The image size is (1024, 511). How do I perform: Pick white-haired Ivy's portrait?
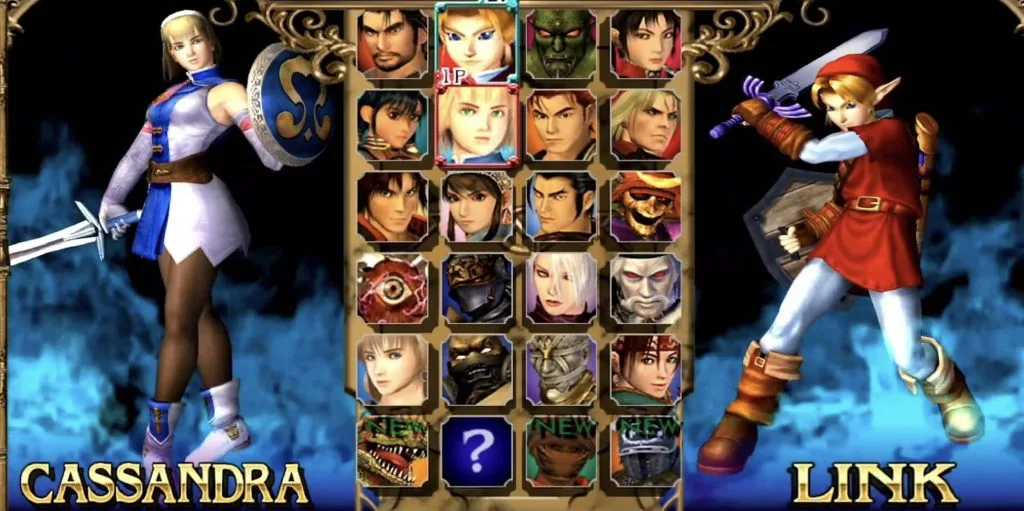pos(561,288)
